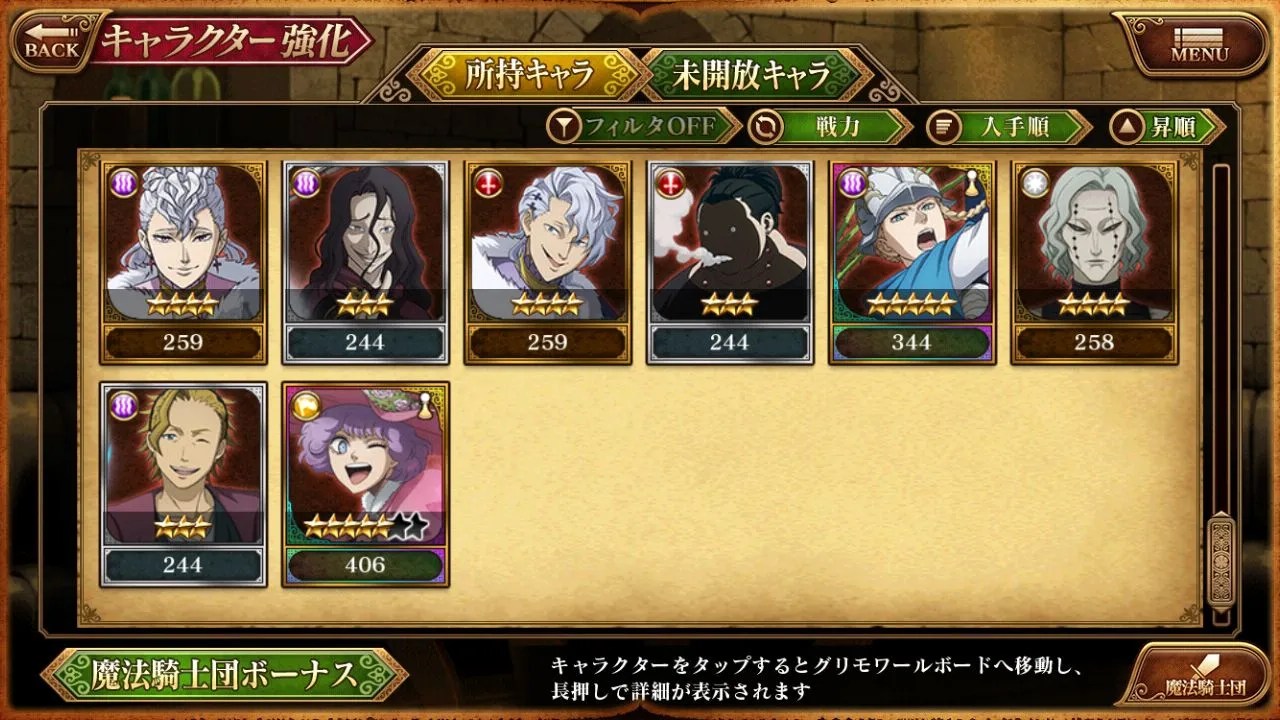This screenshot has width=1280, height=720.
Task: Select the curly silver-haired character with 259 power
Action: click(x=183, y=262)
